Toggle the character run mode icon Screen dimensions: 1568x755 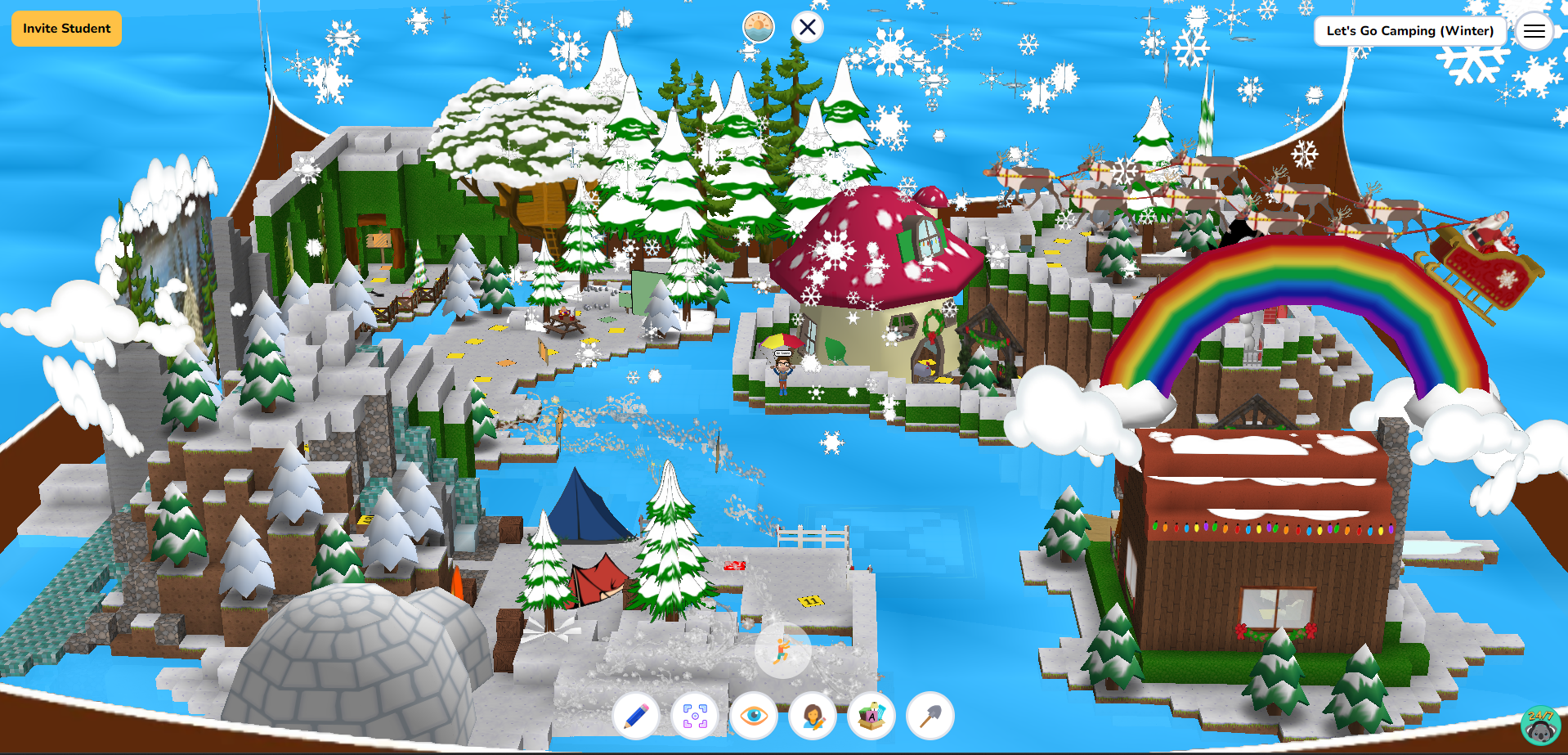point(782,650)
